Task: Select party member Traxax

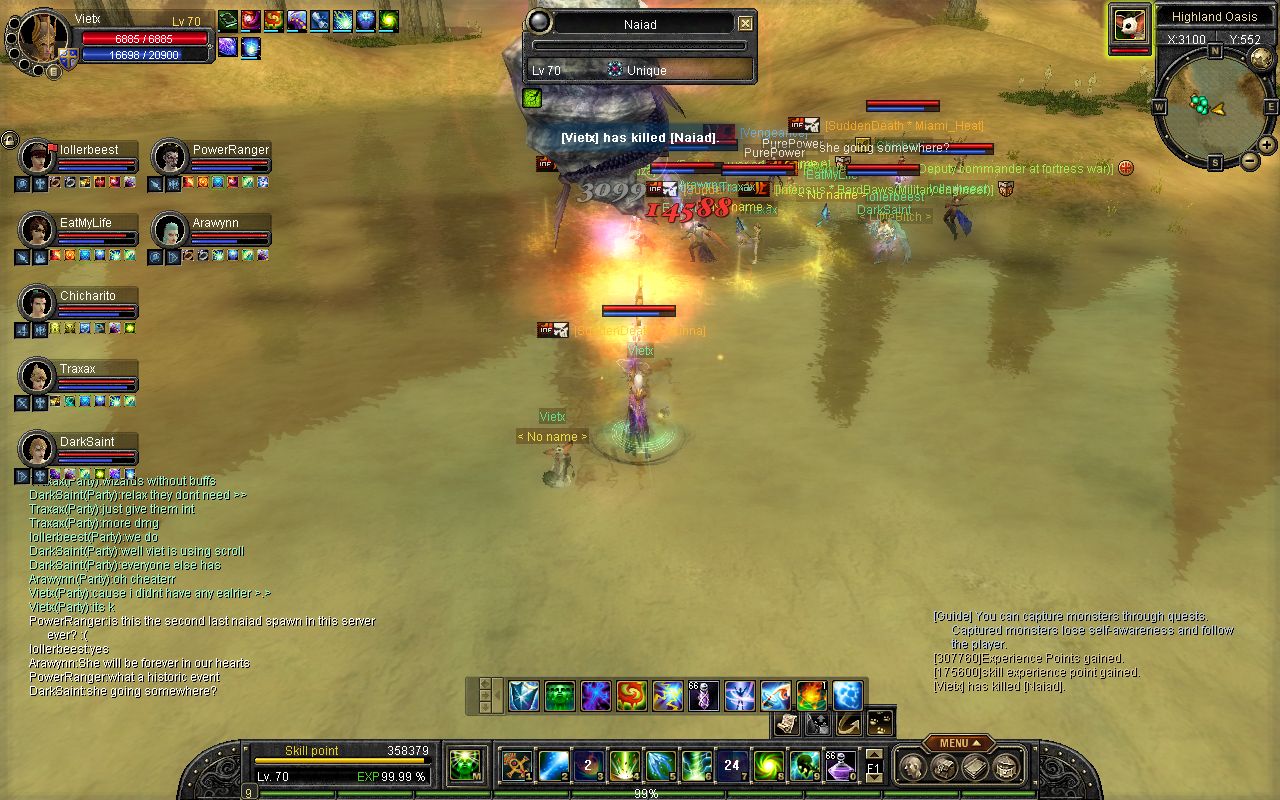Action: click(x=38, y=376)
